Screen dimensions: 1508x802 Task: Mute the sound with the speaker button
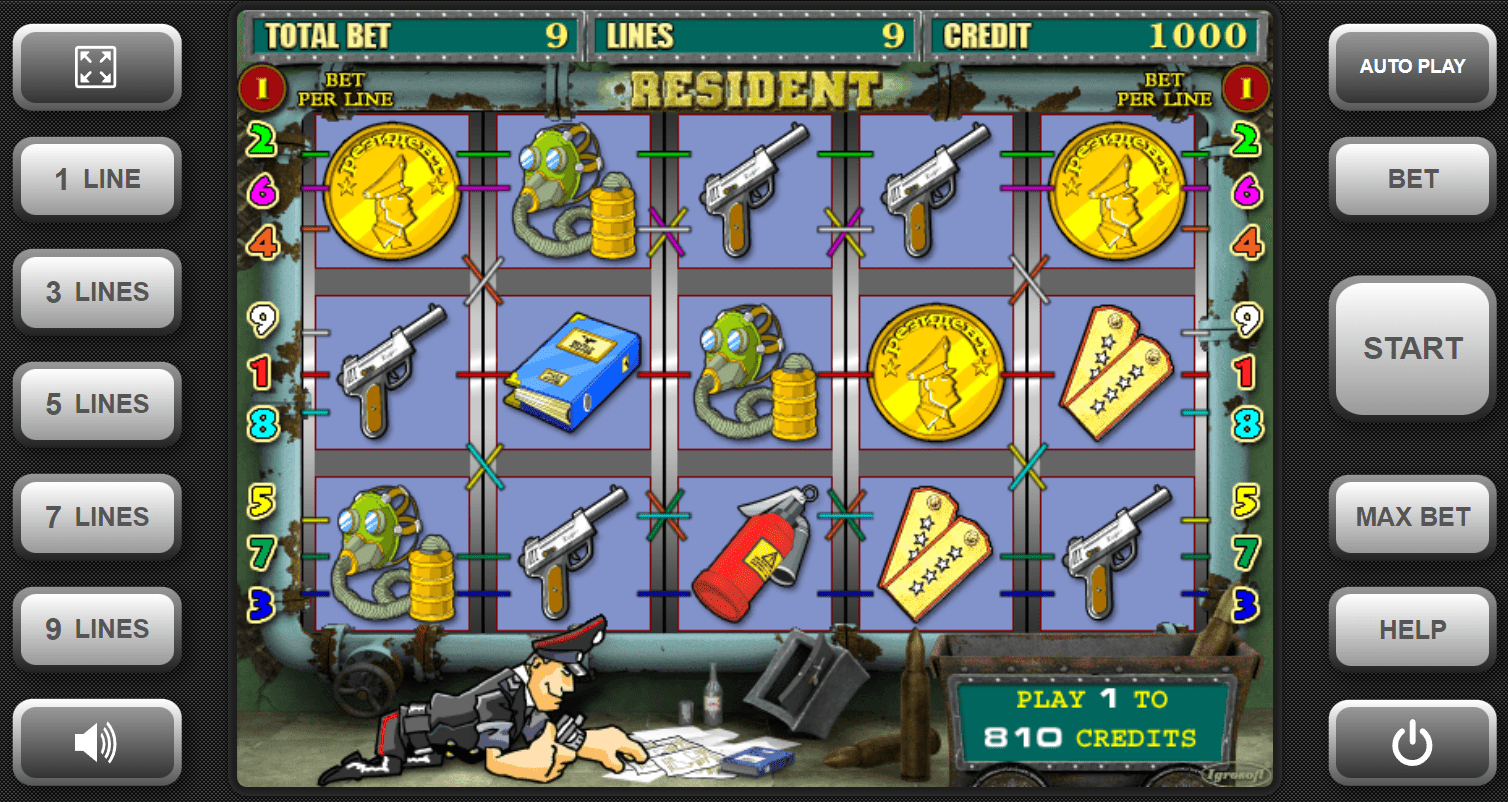click(96, 743)
